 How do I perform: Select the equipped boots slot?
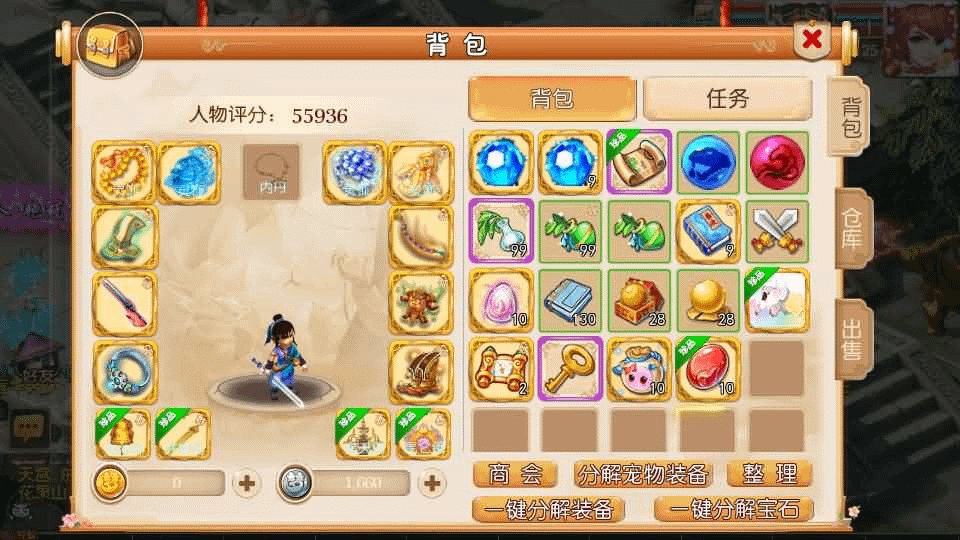(x=419, y=370)
